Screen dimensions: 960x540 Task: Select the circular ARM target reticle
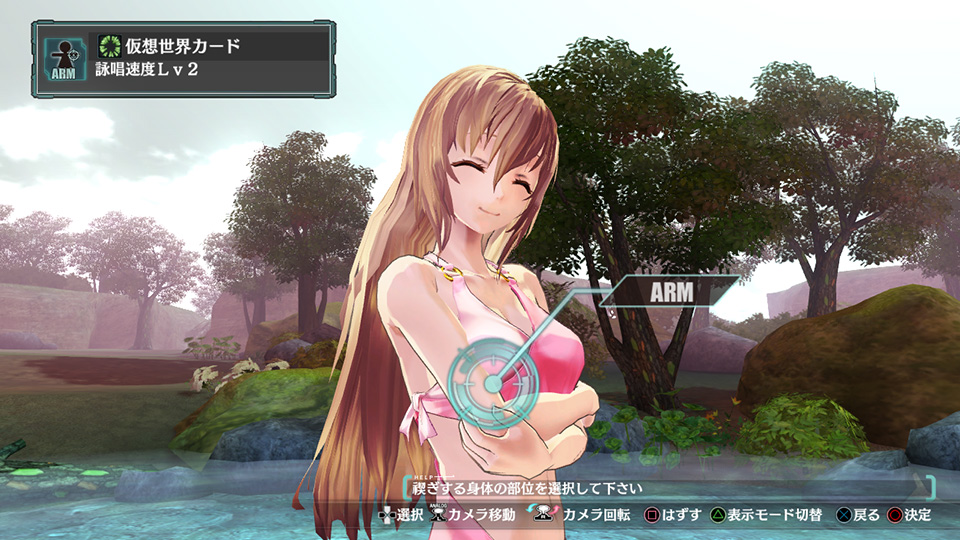pos(492,383)
